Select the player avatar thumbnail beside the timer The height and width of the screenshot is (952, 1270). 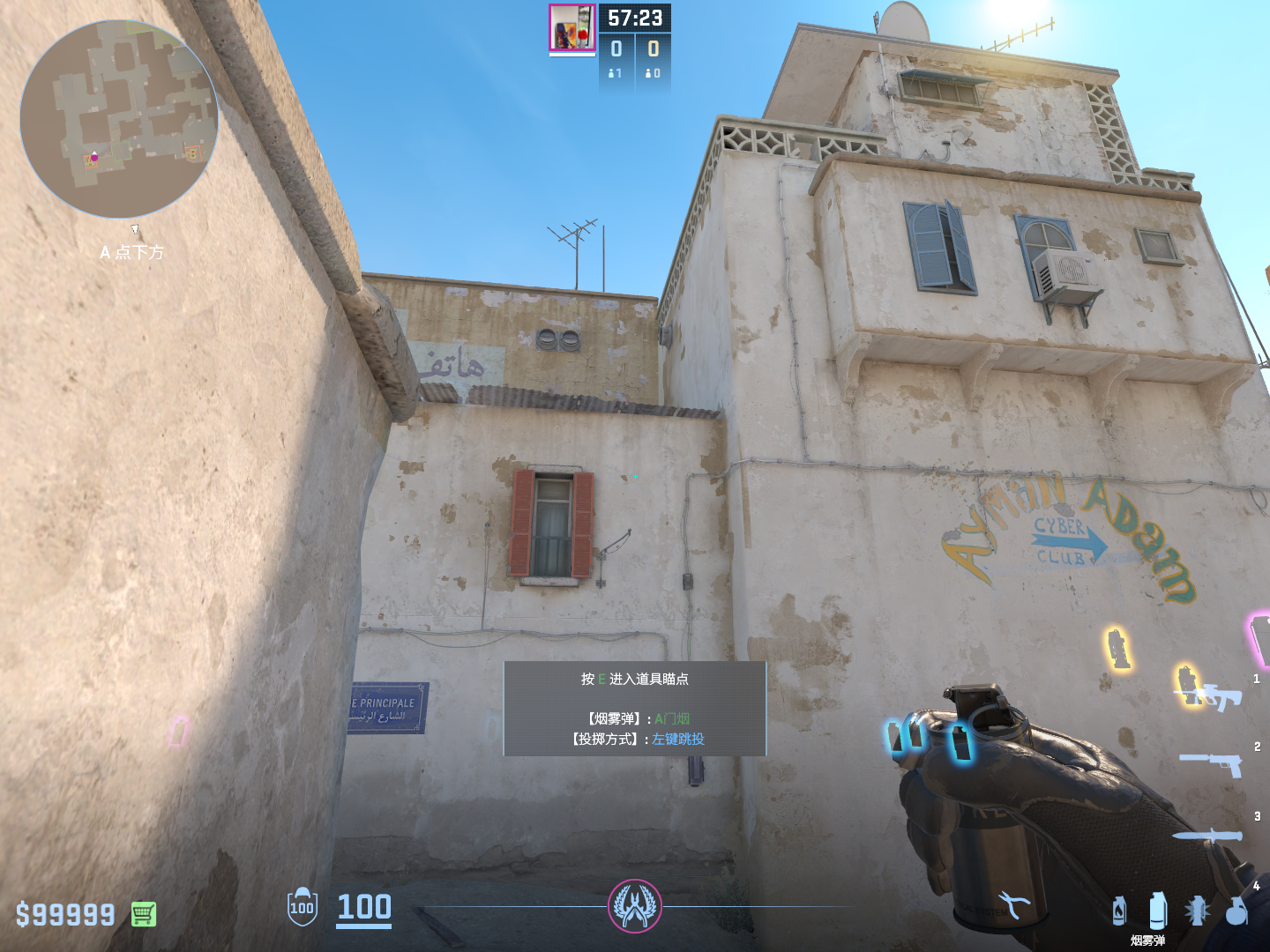click(571, 27)
